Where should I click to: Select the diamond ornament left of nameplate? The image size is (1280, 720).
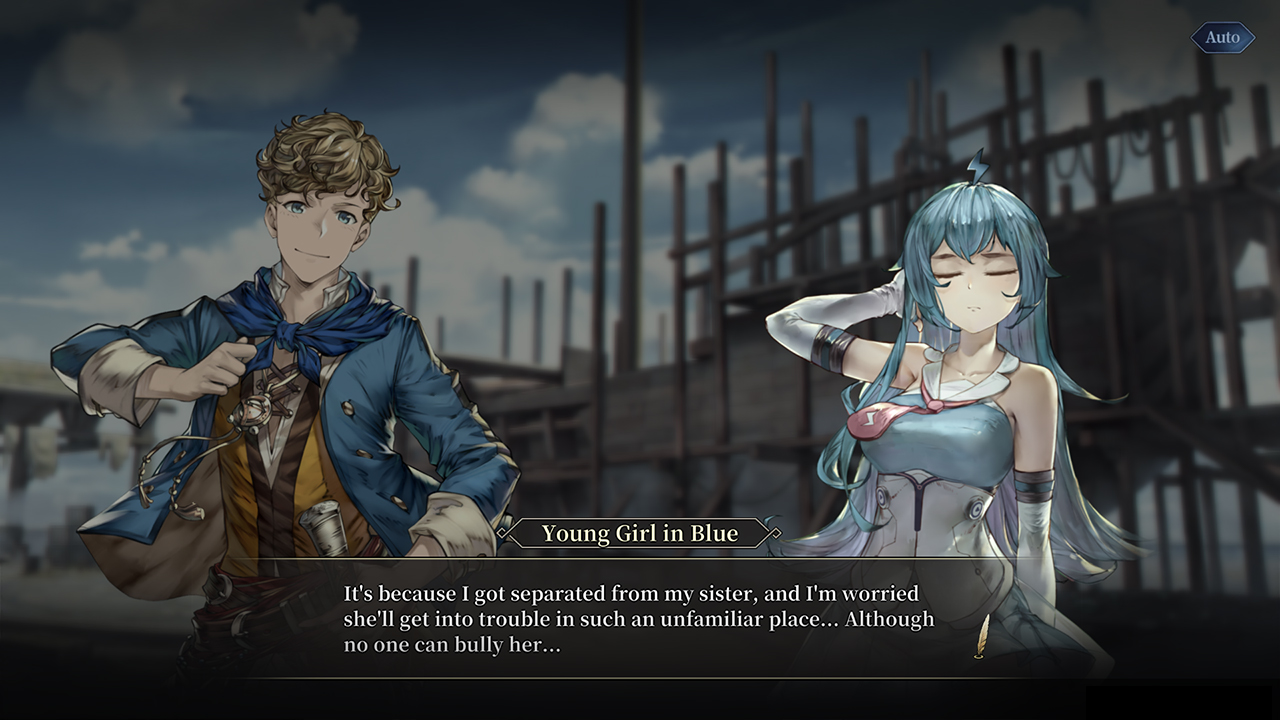click(503, 531)
